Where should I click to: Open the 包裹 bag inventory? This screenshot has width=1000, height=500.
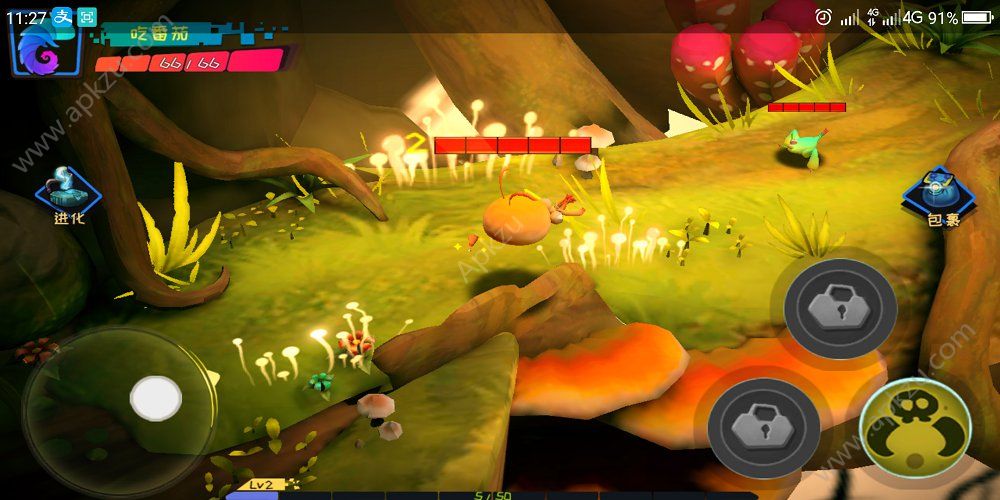point(941,196)
